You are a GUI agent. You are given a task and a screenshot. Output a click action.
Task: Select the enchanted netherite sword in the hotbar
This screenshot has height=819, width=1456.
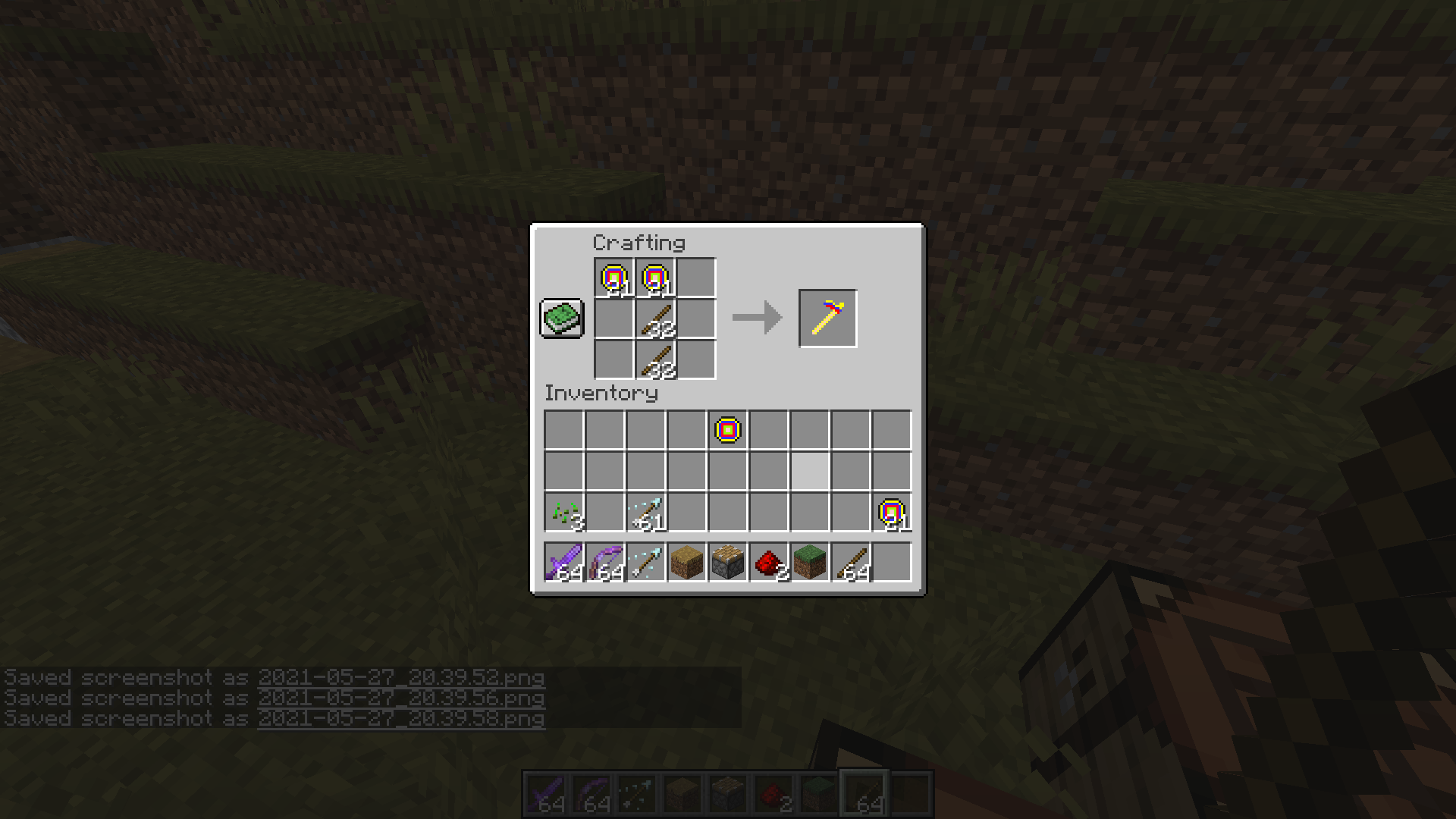click(564, 561)
